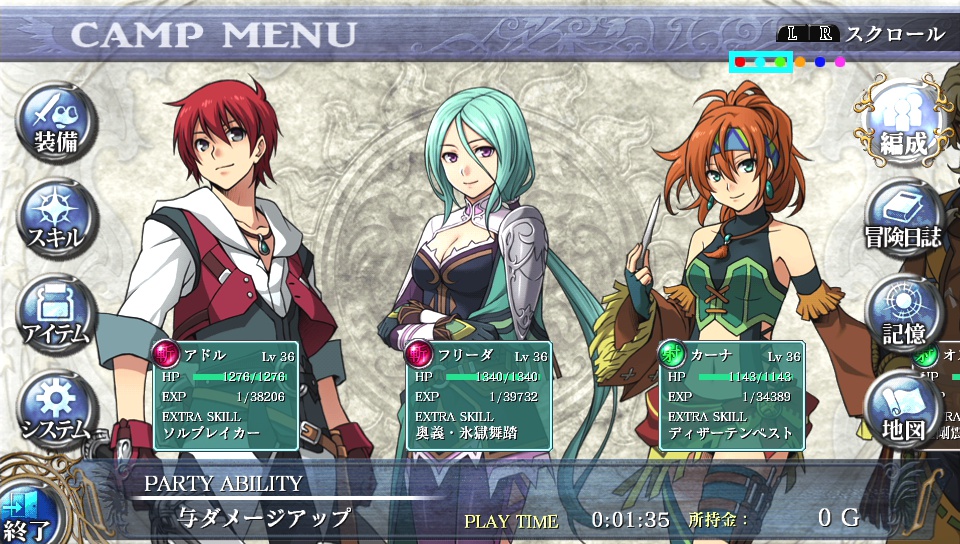Viewport: 960px width, 544px height.
Task: Open the アイテム item menu
Action: (56, 313)
